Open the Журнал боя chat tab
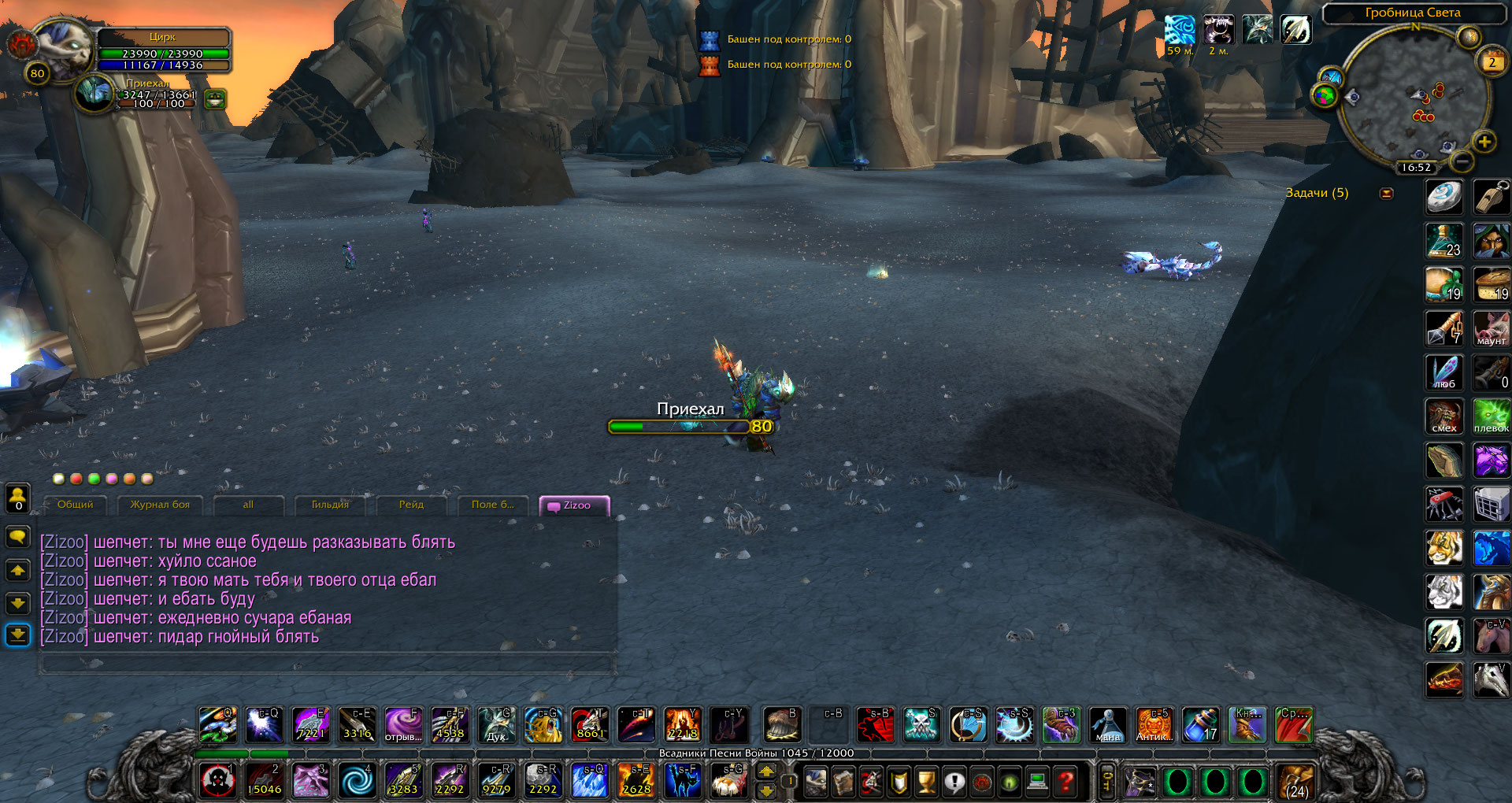The width and height of the screenshot is (1512, 803). [x=160, y=505]
